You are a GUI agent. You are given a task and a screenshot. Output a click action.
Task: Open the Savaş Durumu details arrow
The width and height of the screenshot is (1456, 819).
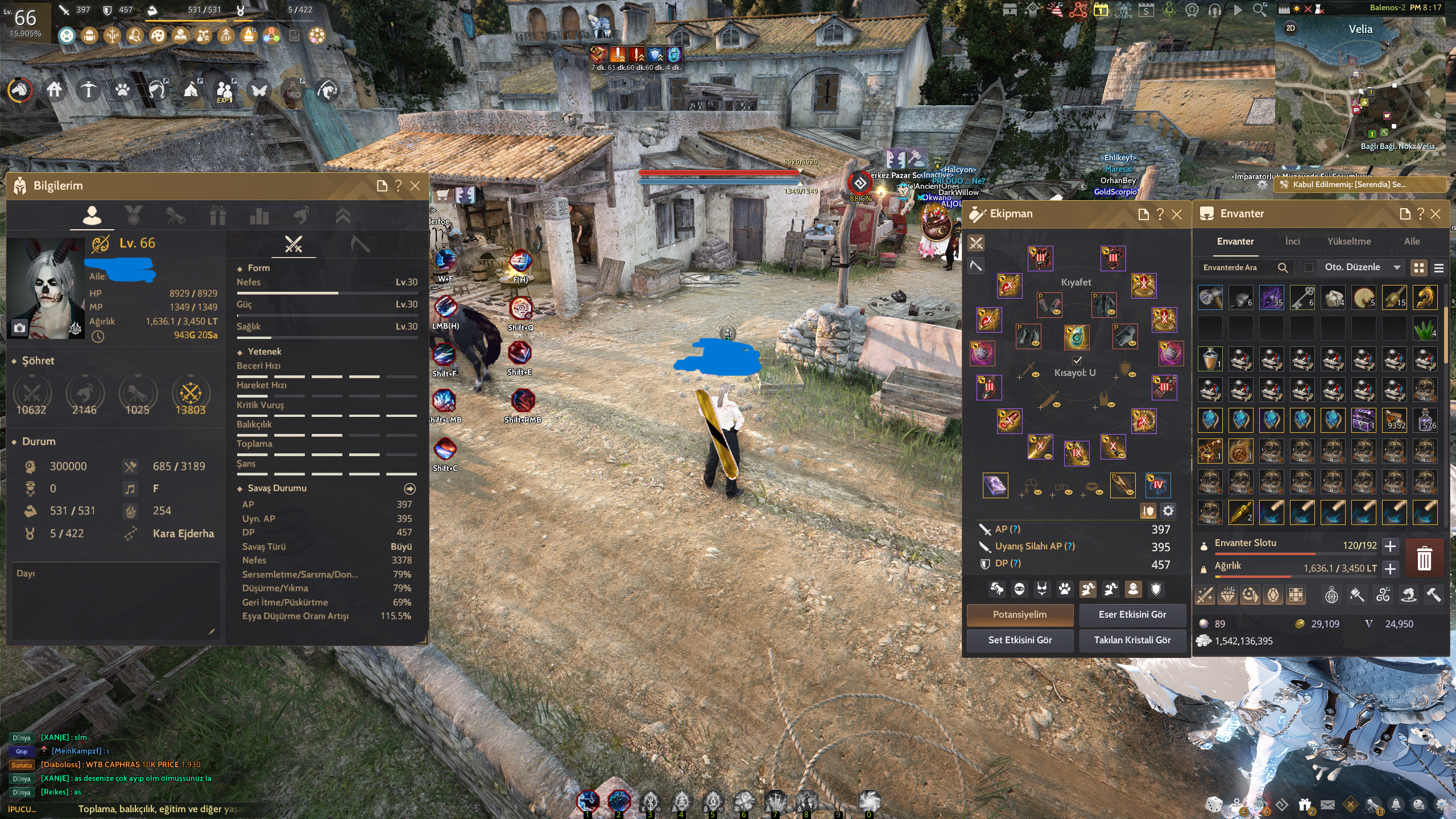[x=409, y=489]
